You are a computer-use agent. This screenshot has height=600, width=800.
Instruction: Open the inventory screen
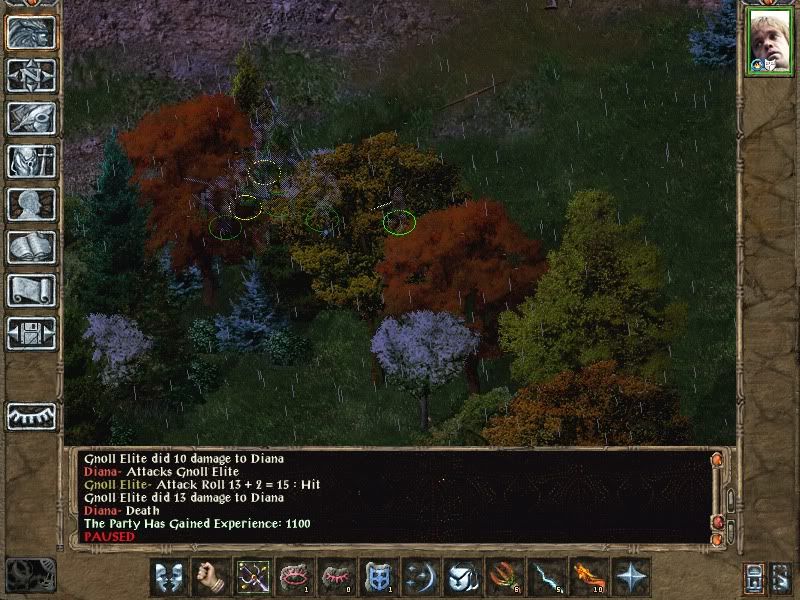click(x=31, y=161)
